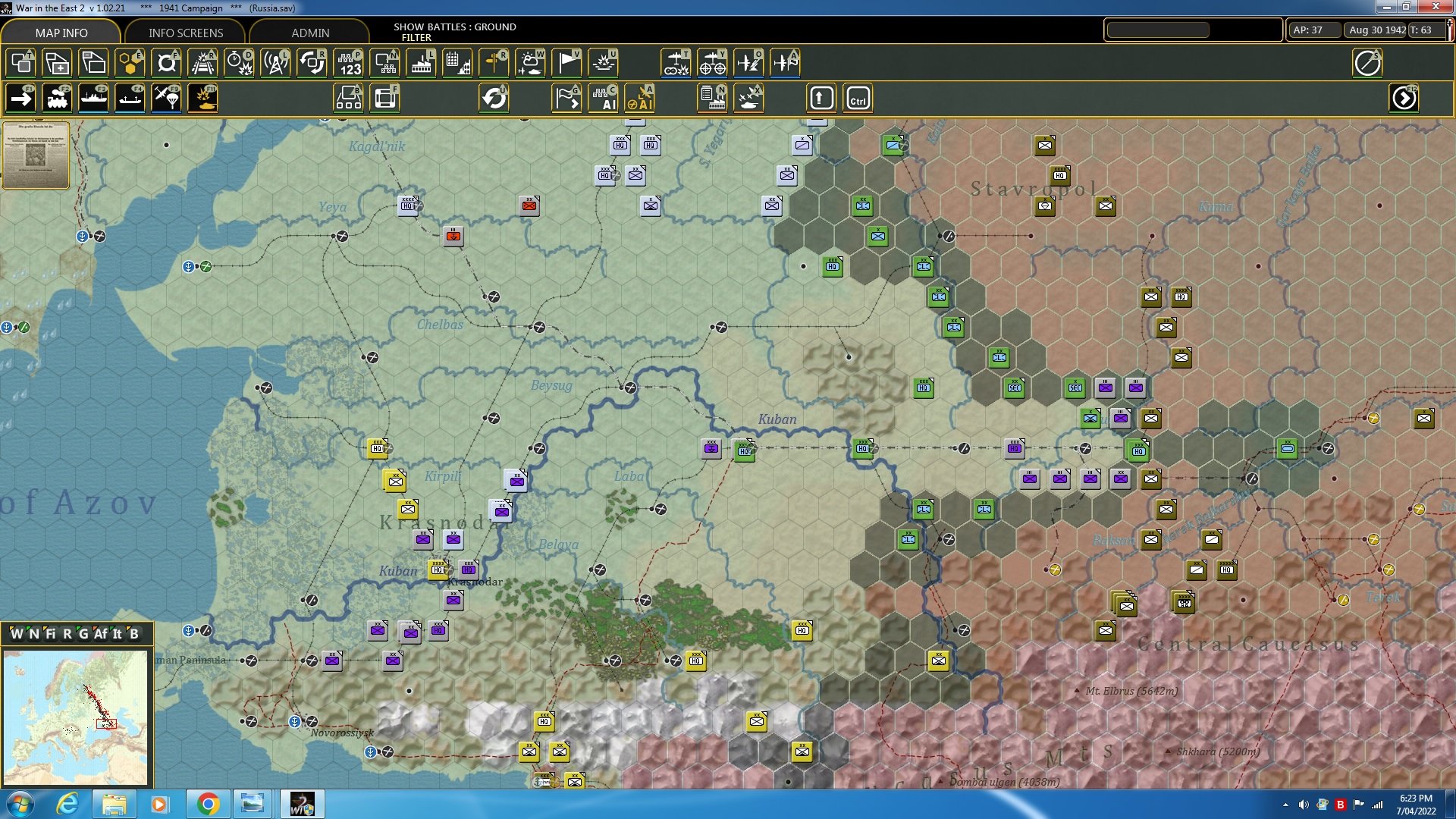Select the F3 naval transport mode icon
The height and width of the screenshot is (819, 1456).
click(x=95, y=98)
